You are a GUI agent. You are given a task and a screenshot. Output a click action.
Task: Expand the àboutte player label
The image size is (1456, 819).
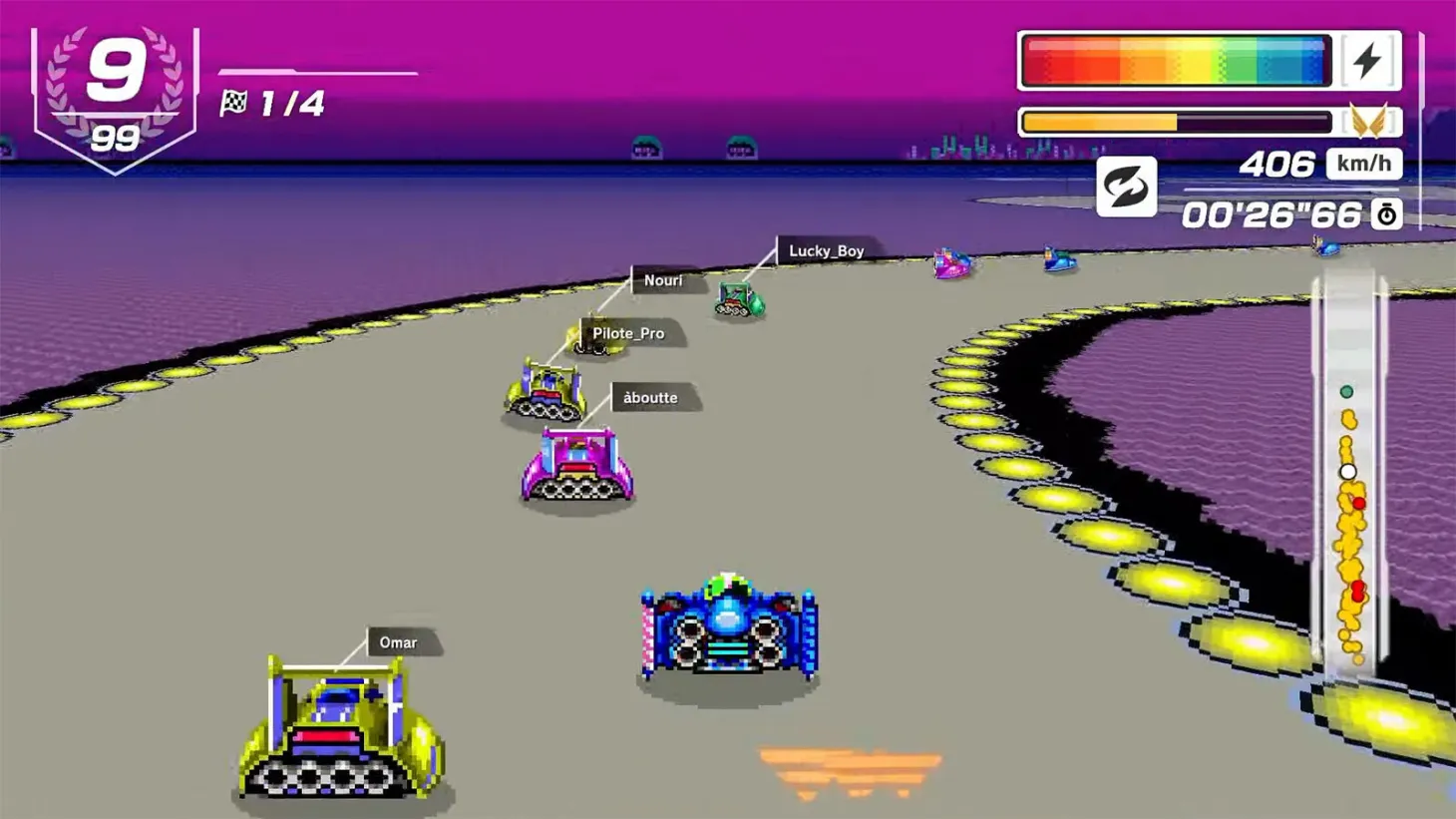click(x=649, y=397)
